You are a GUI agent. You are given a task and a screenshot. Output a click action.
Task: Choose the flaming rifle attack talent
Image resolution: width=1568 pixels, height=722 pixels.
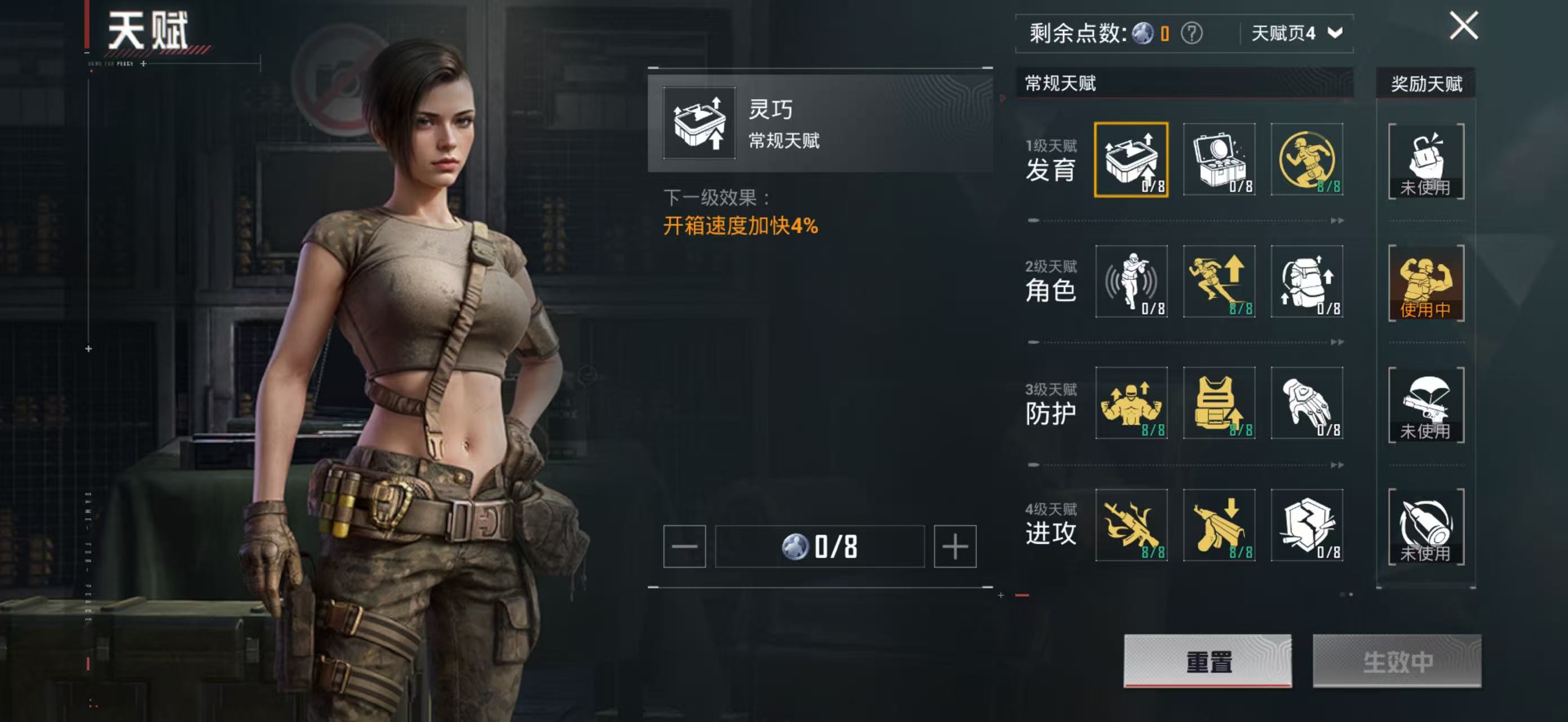coord(1131,525)
